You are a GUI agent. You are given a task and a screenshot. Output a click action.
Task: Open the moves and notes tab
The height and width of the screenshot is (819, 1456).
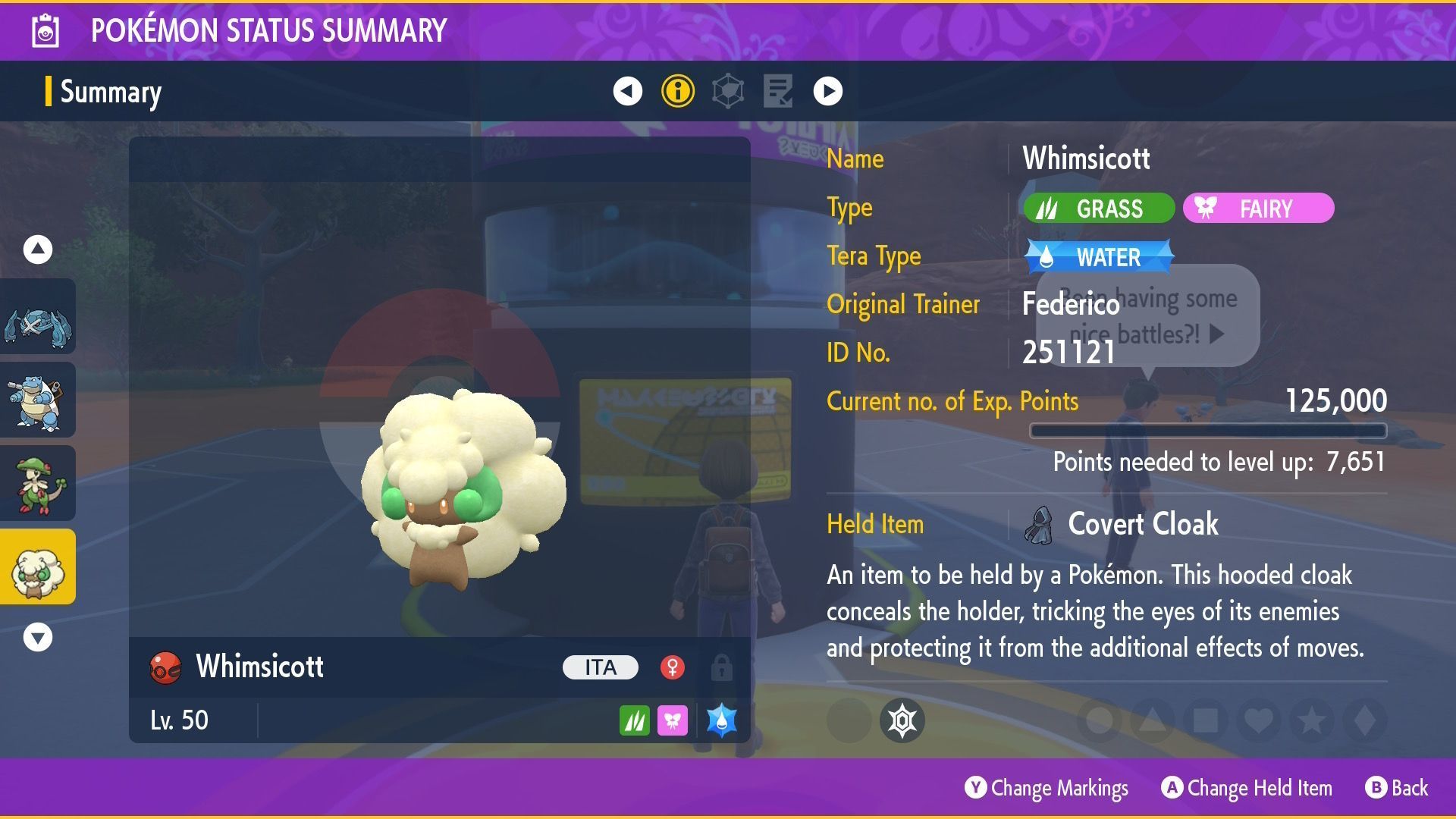coord(778,91)
